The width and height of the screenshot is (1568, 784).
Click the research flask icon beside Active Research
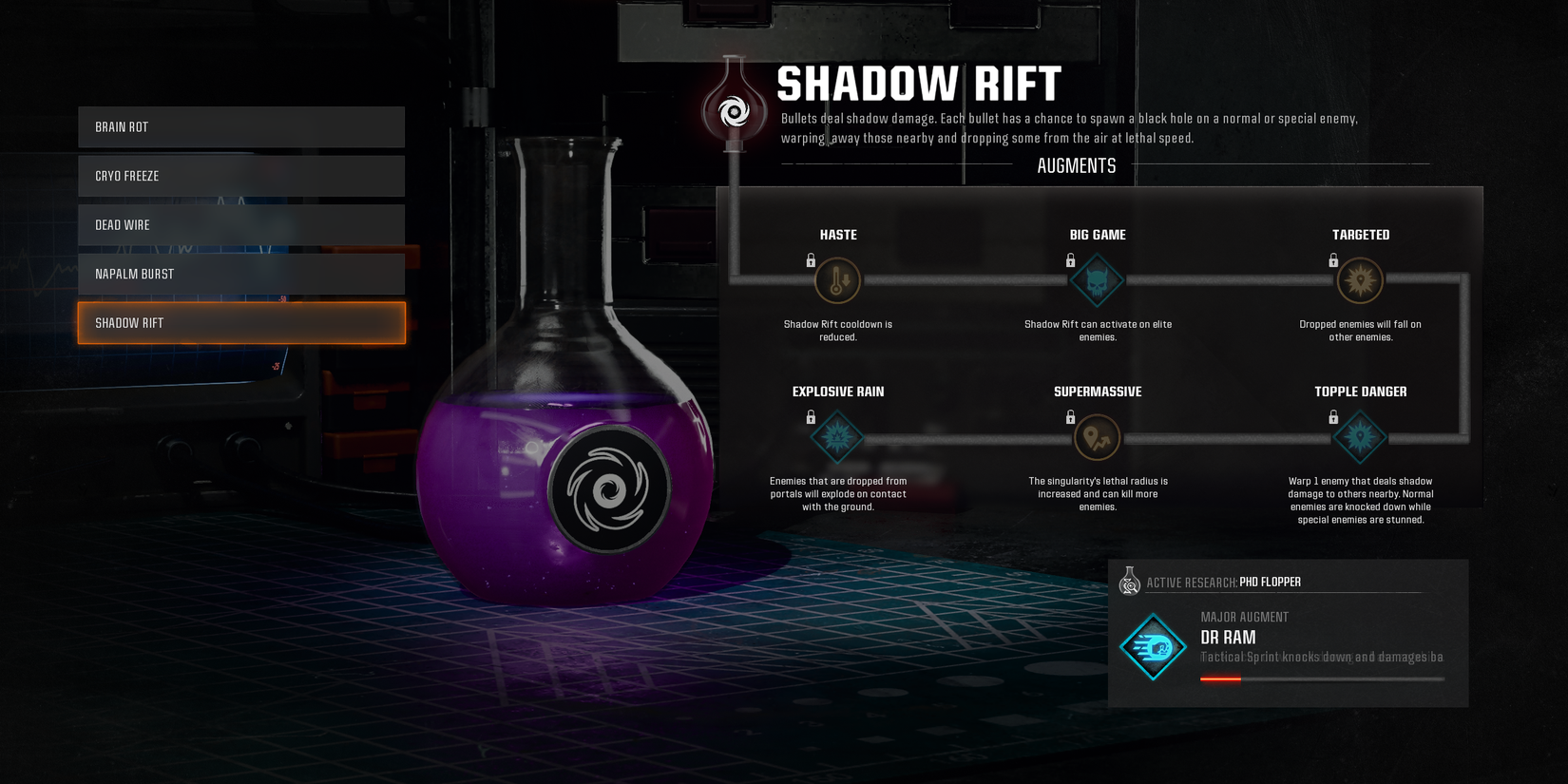tap(1130, 581)
